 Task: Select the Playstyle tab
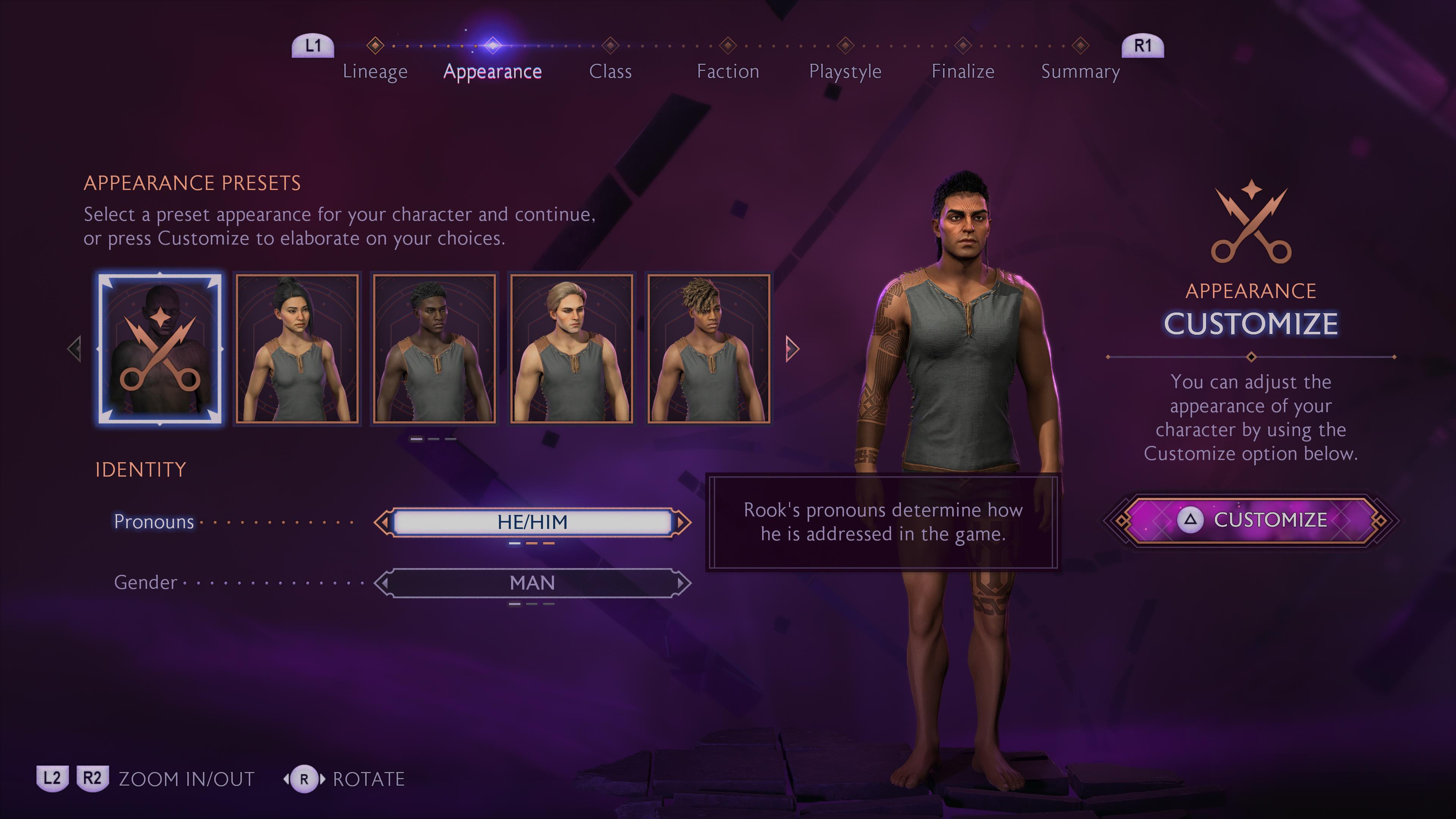click(x=845, y=71)
